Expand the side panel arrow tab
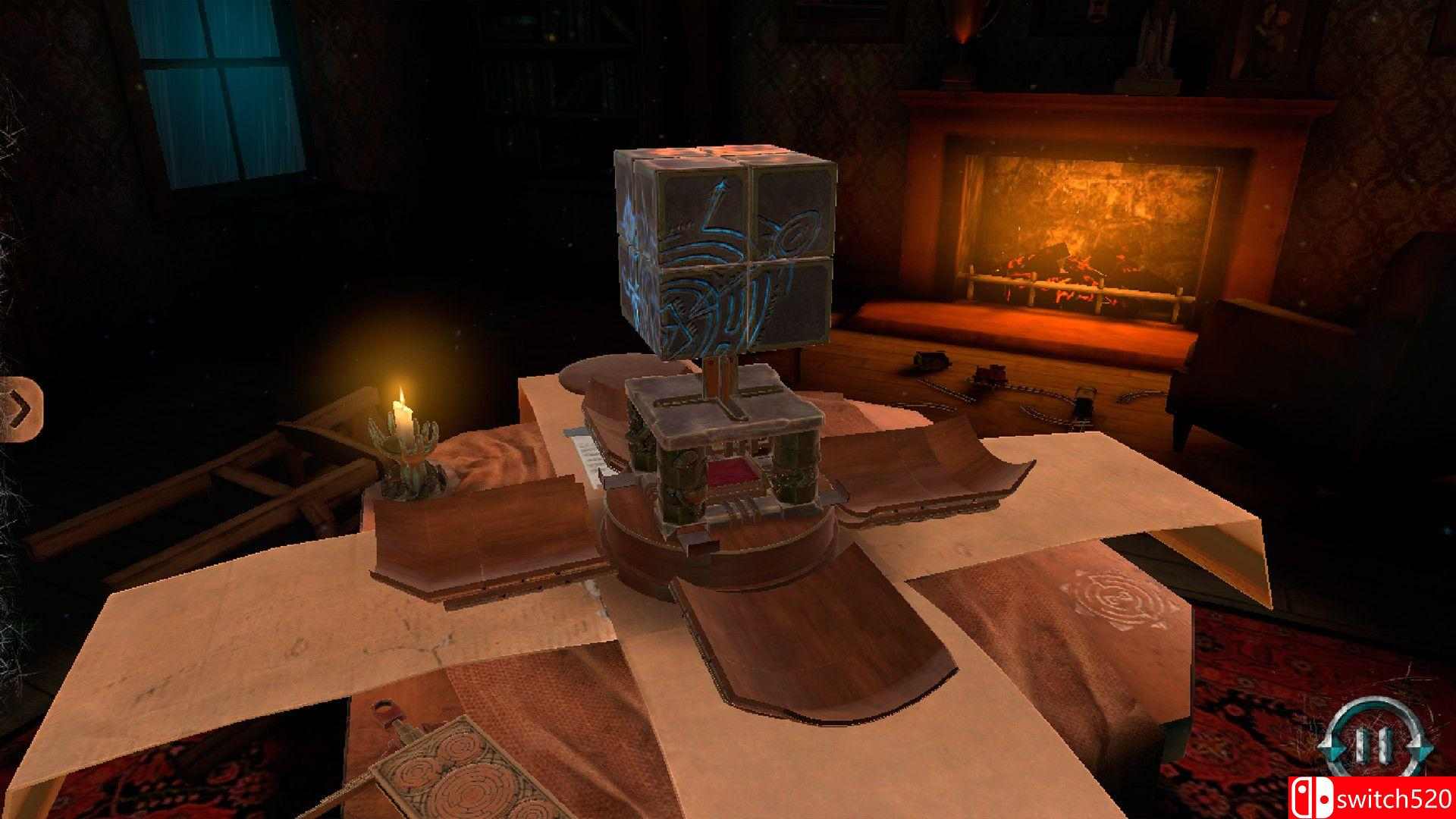This screenshot has width=1456, height=819. click(21, 409)
